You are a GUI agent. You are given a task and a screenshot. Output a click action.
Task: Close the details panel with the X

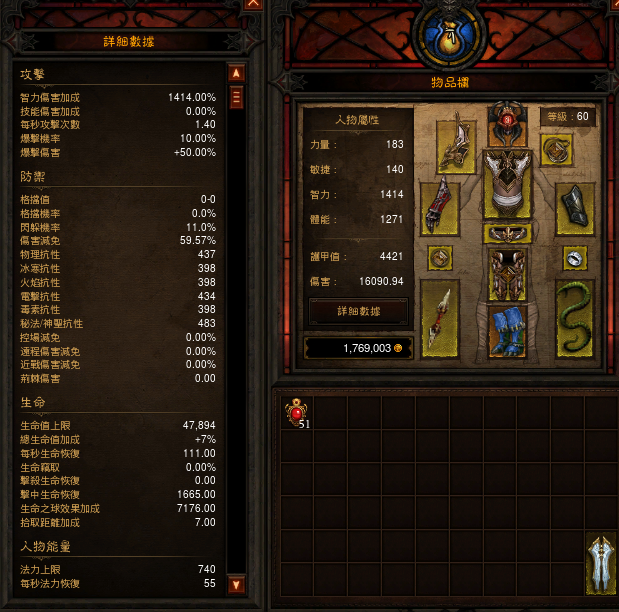point(253,4)
